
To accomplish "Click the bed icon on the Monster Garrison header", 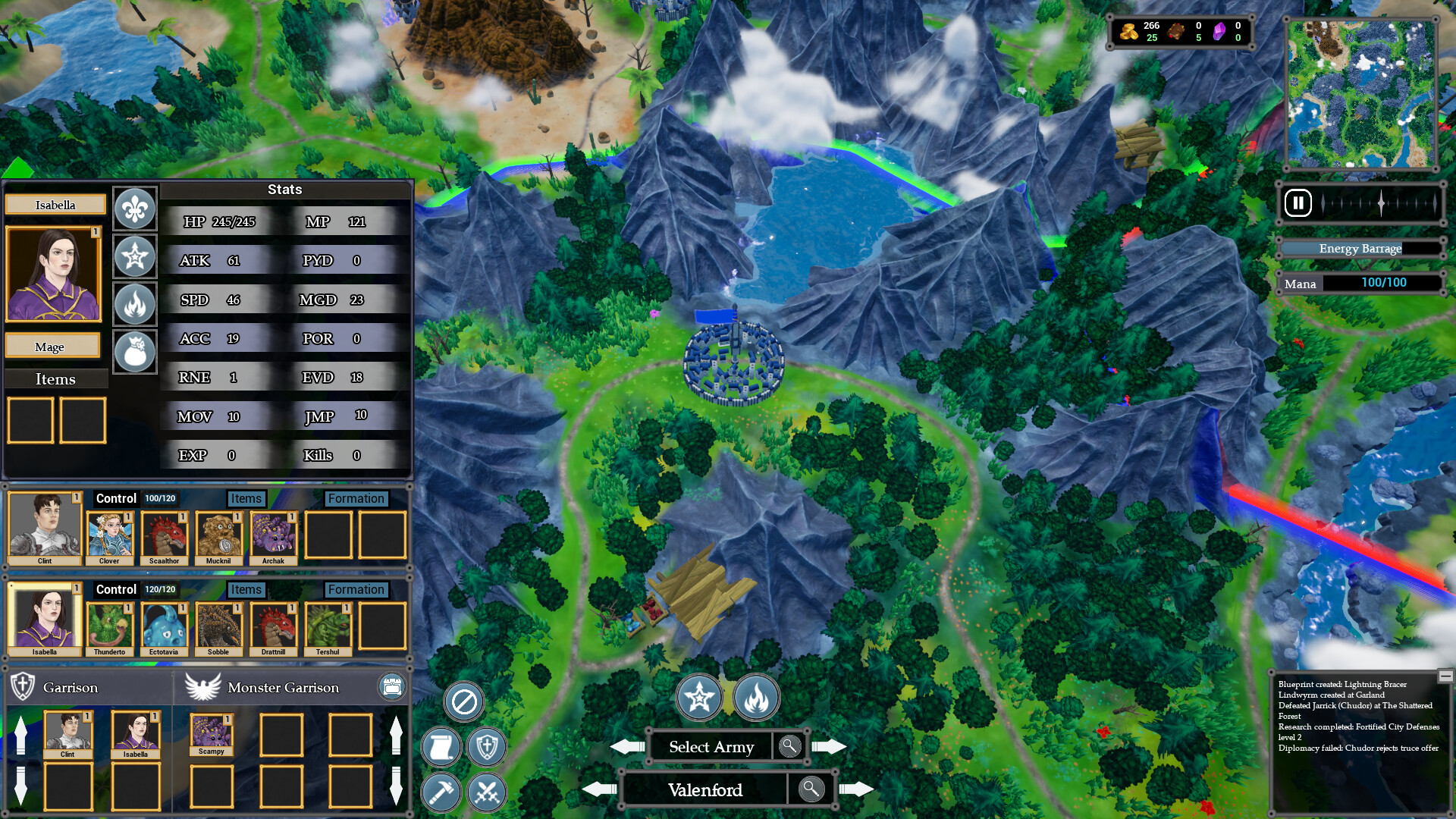I will click(391, 687).
